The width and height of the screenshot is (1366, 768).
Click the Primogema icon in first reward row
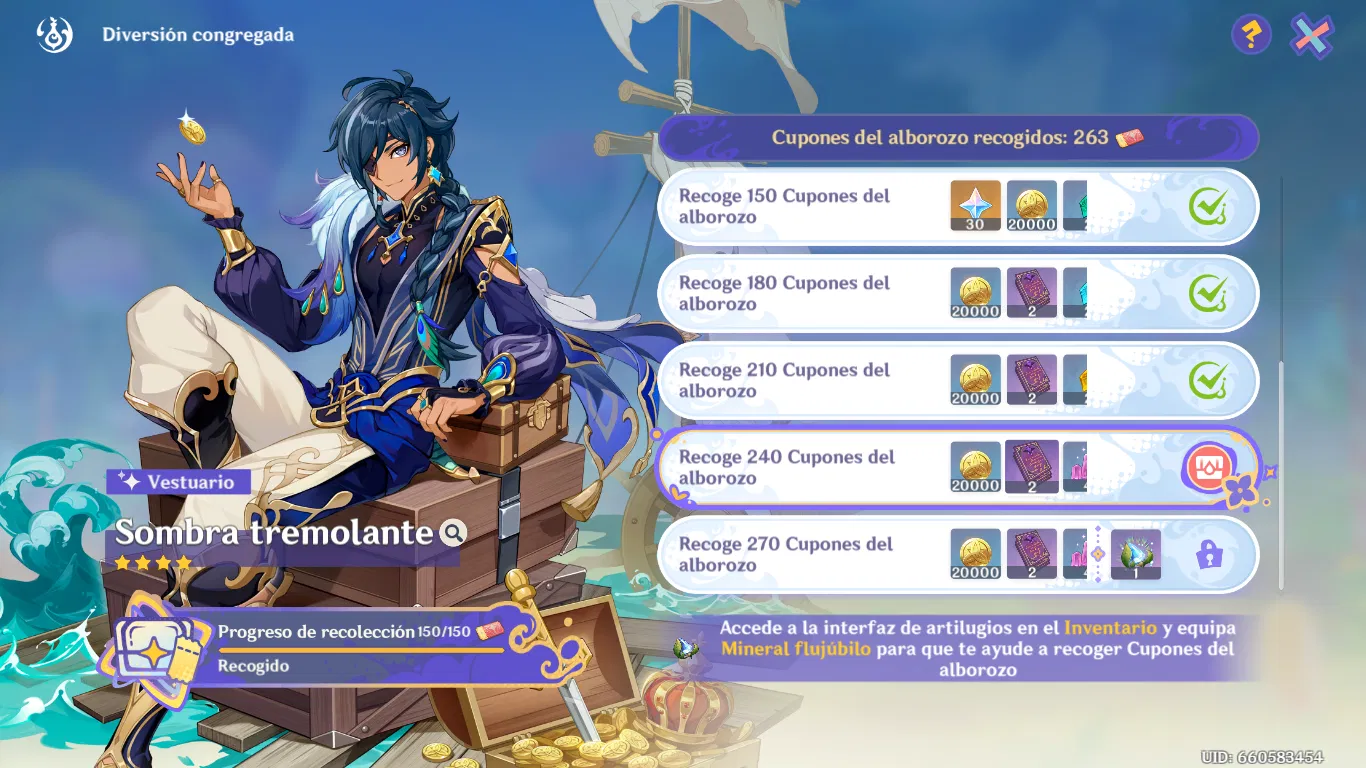pos(974,206)
